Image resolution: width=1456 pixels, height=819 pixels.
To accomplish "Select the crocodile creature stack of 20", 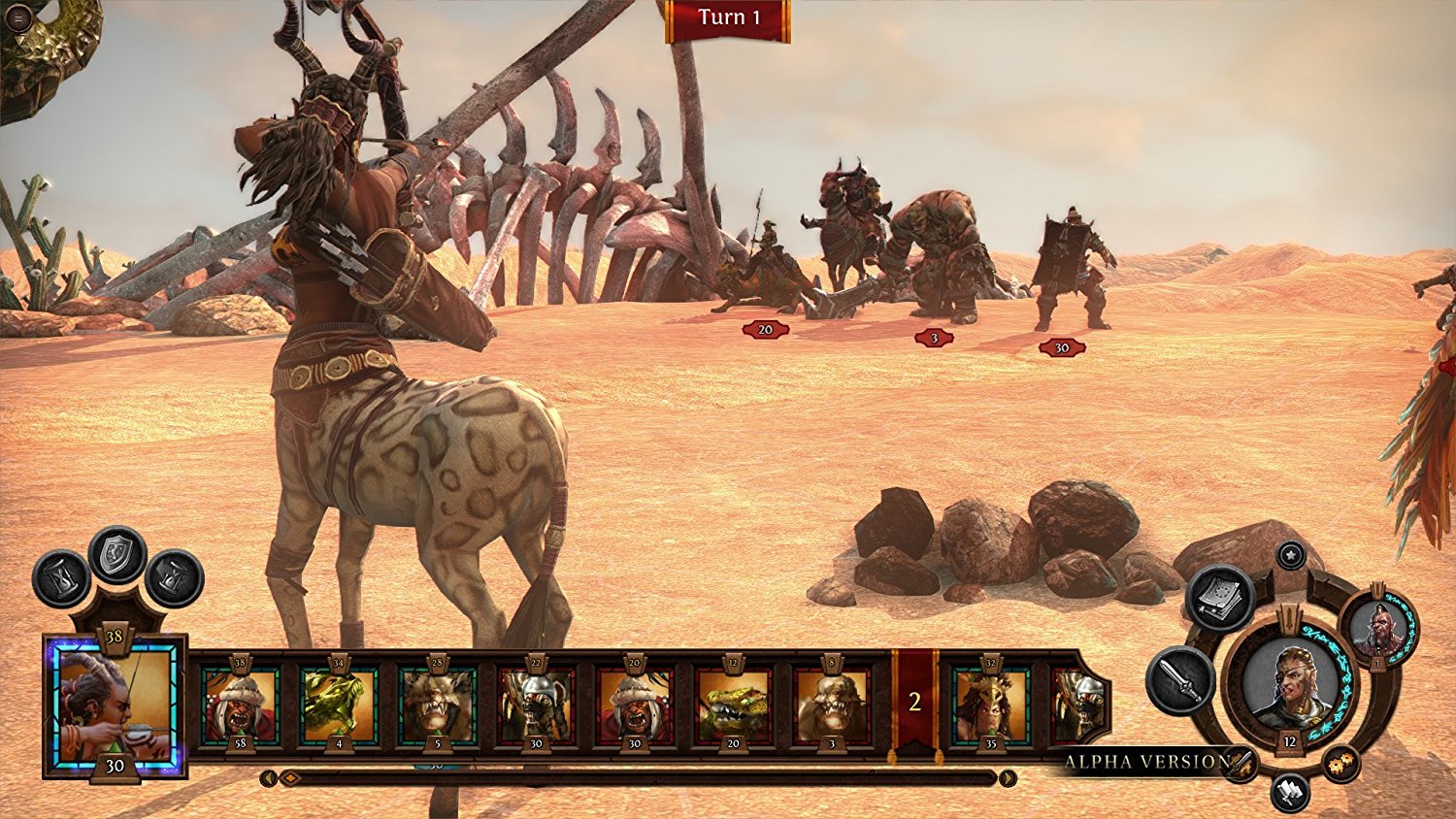I will (733, 704).
